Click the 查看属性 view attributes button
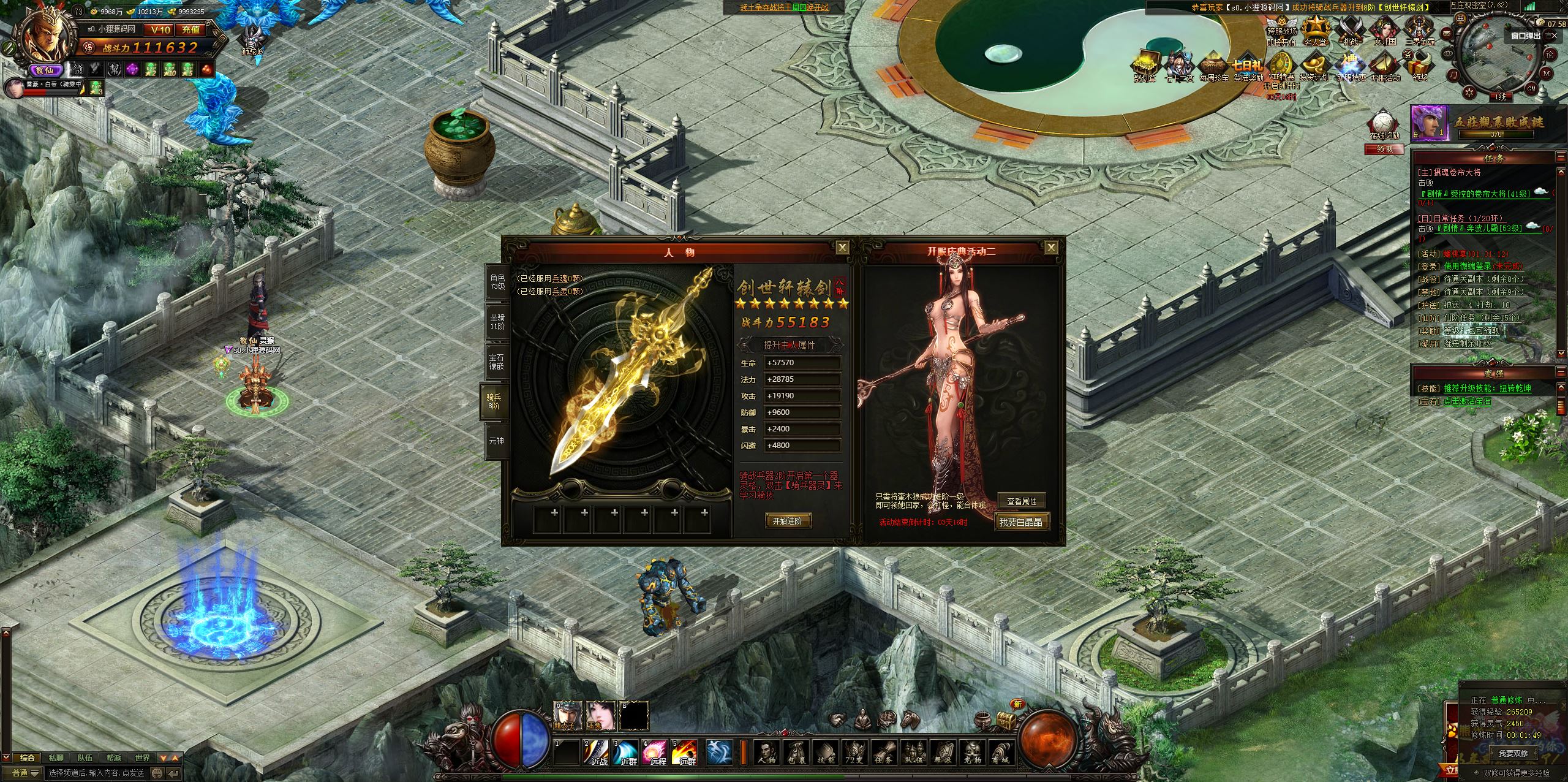The height and width of the screenshot is (782, 1568). (1021, 501)
